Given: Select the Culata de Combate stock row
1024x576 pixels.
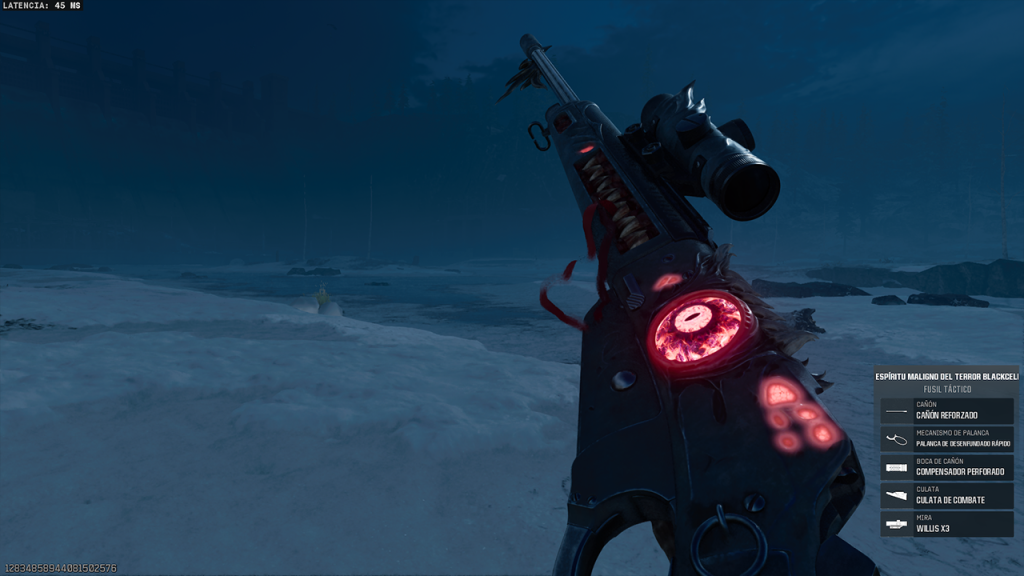Looking at the screenshot, I should tap(947, 496).
